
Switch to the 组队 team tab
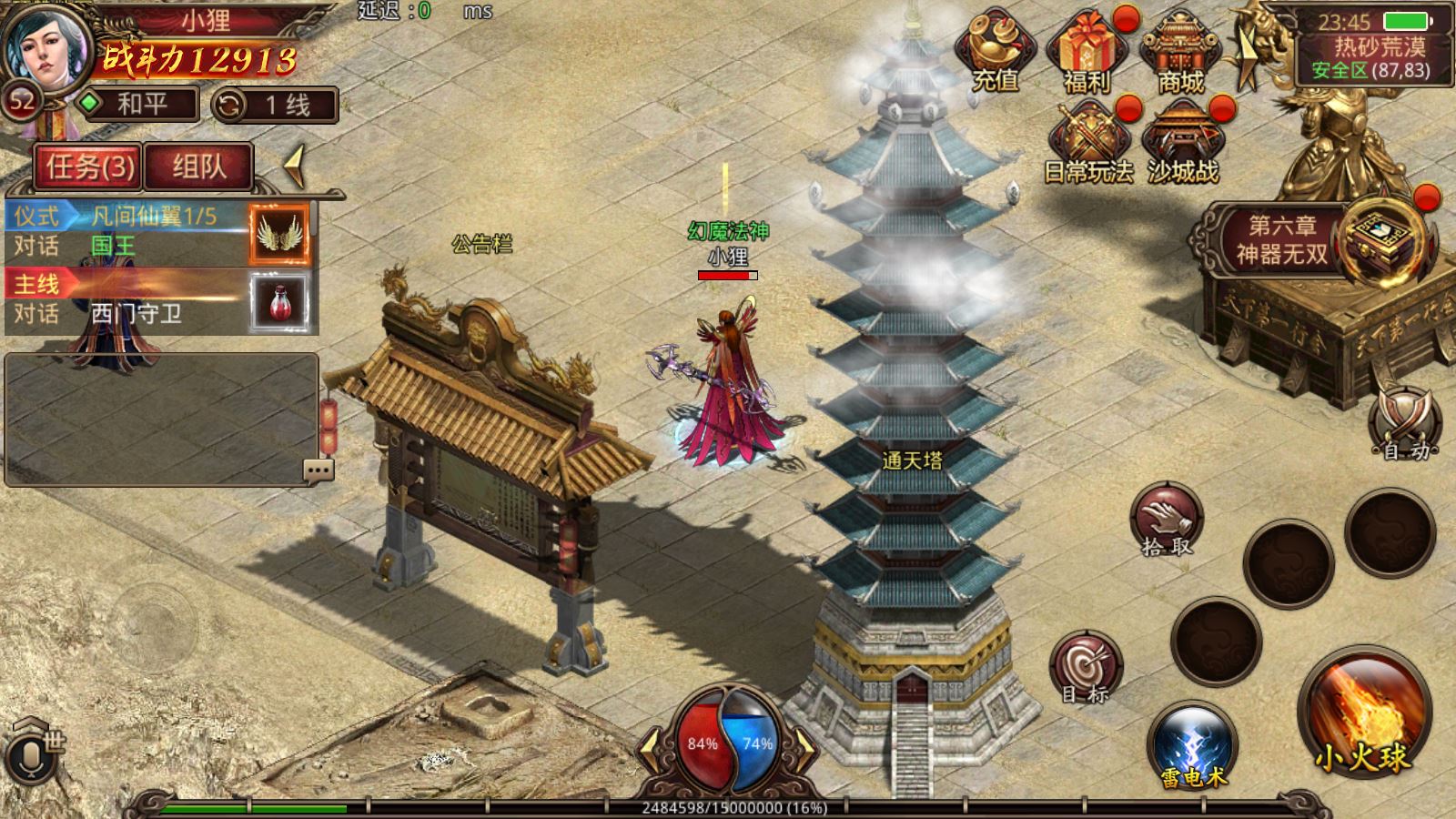point(198,167)
